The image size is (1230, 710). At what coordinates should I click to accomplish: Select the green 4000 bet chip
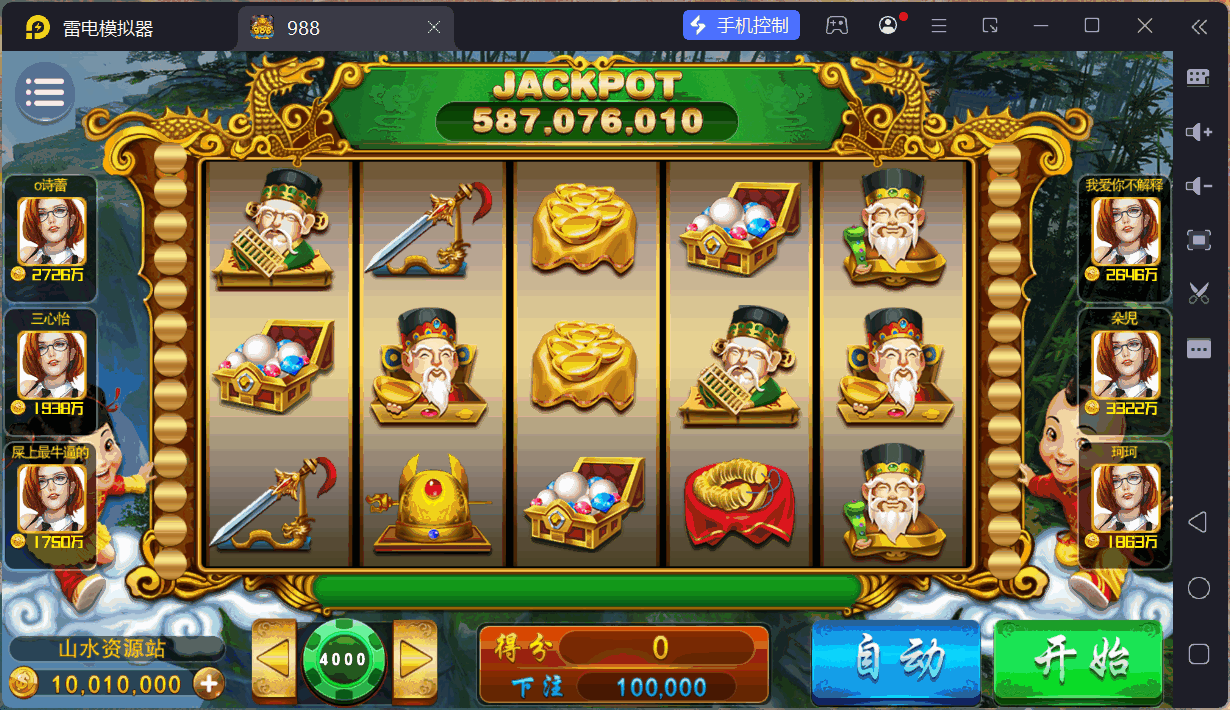(343, 659)
